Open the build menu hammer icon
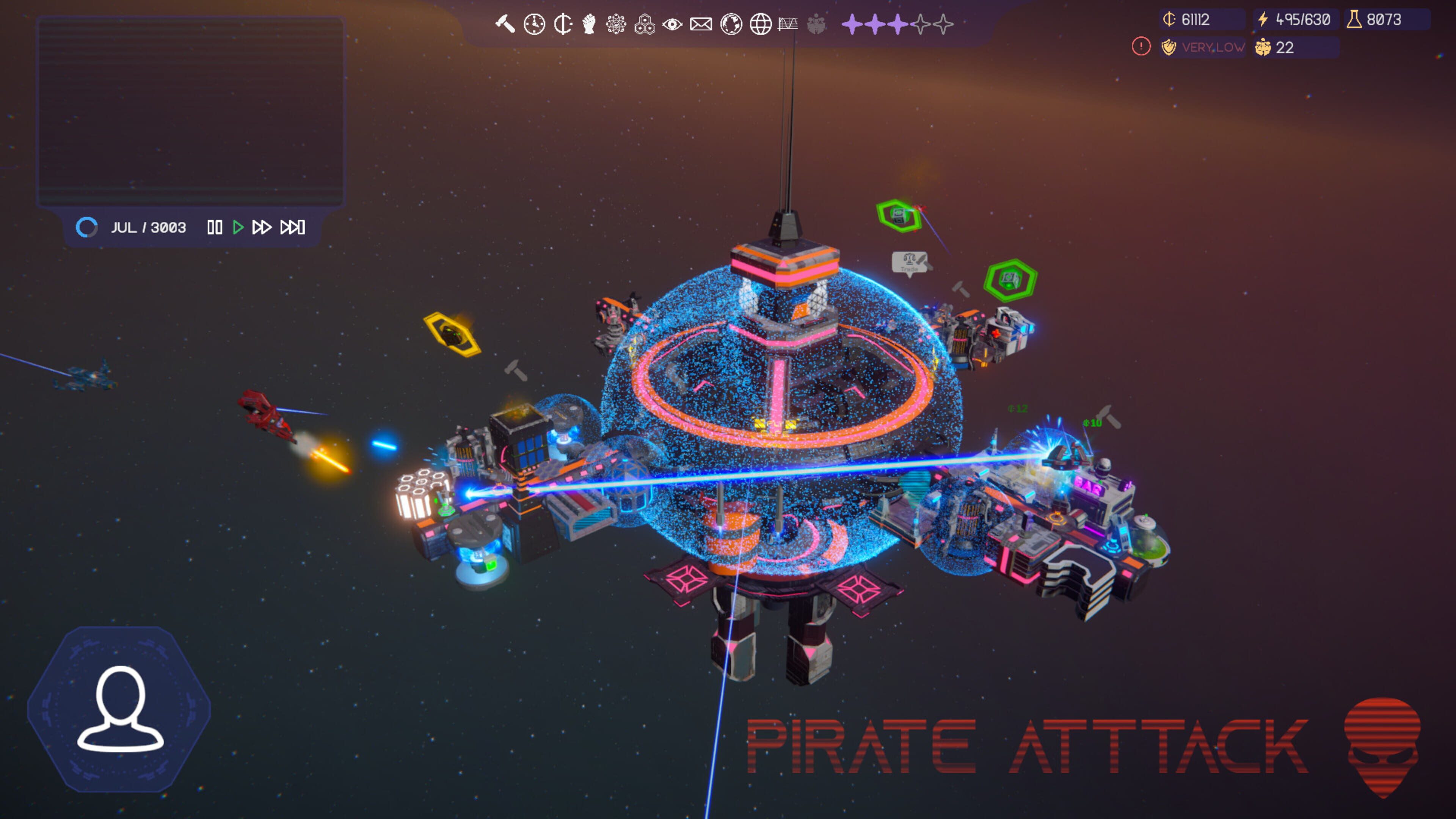 pyautogui.click(x=505, y=24)
